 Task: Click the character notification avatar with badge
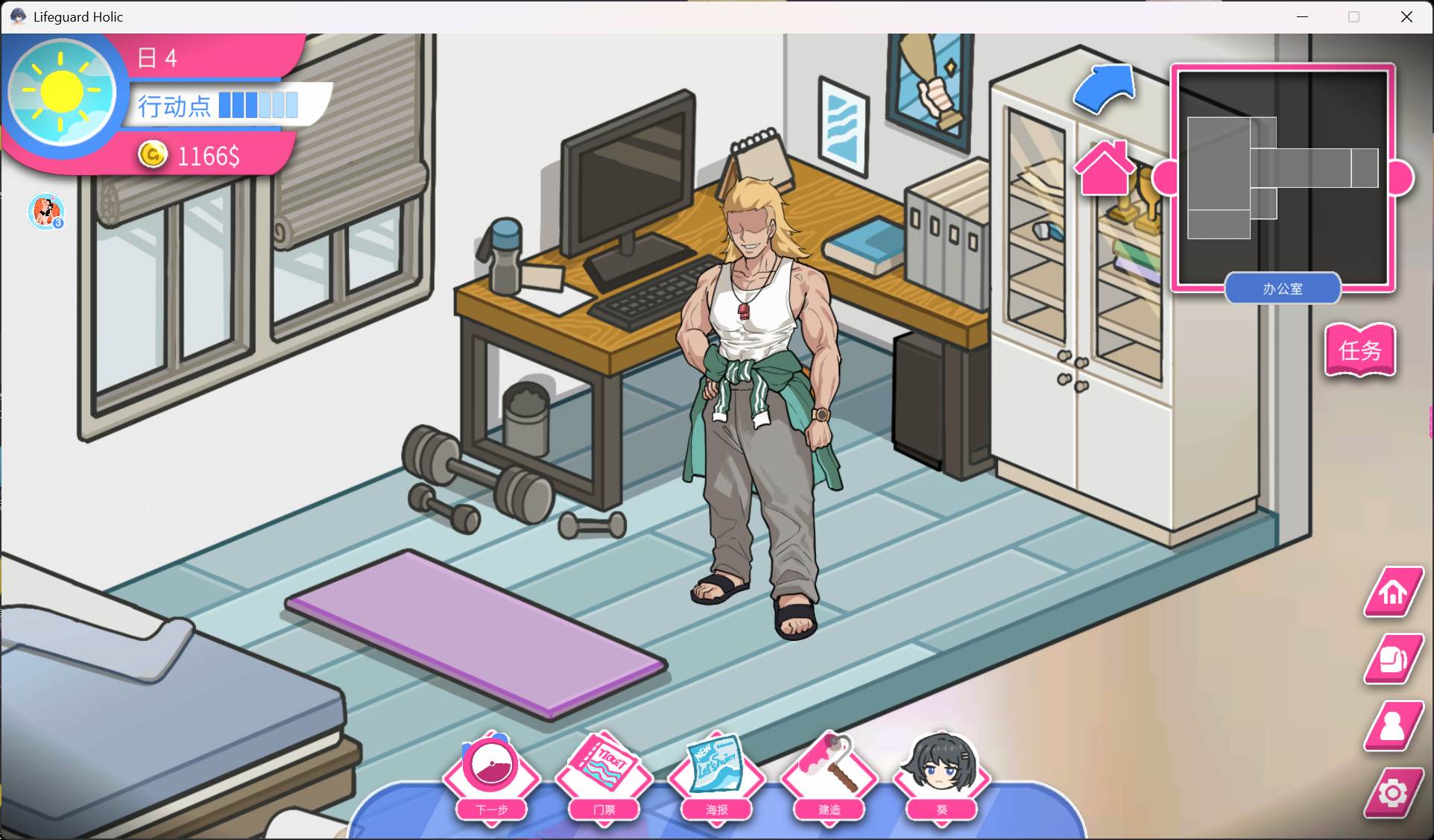(x=46, y=212)
